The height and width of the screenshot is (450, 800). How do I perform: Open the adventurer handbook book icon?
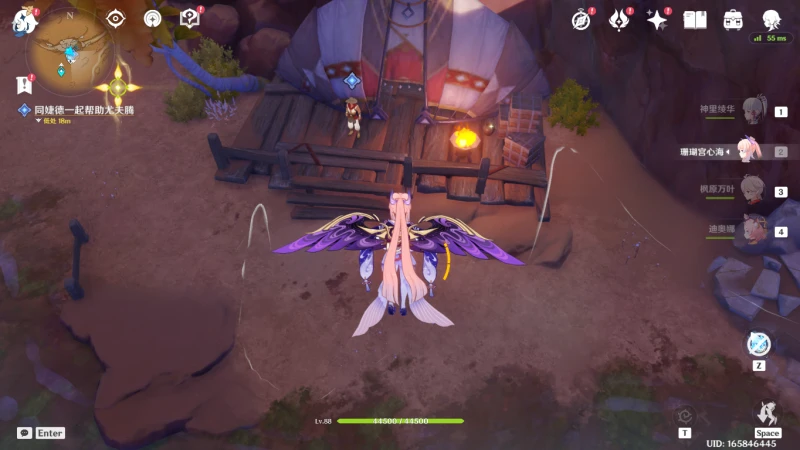695,19
